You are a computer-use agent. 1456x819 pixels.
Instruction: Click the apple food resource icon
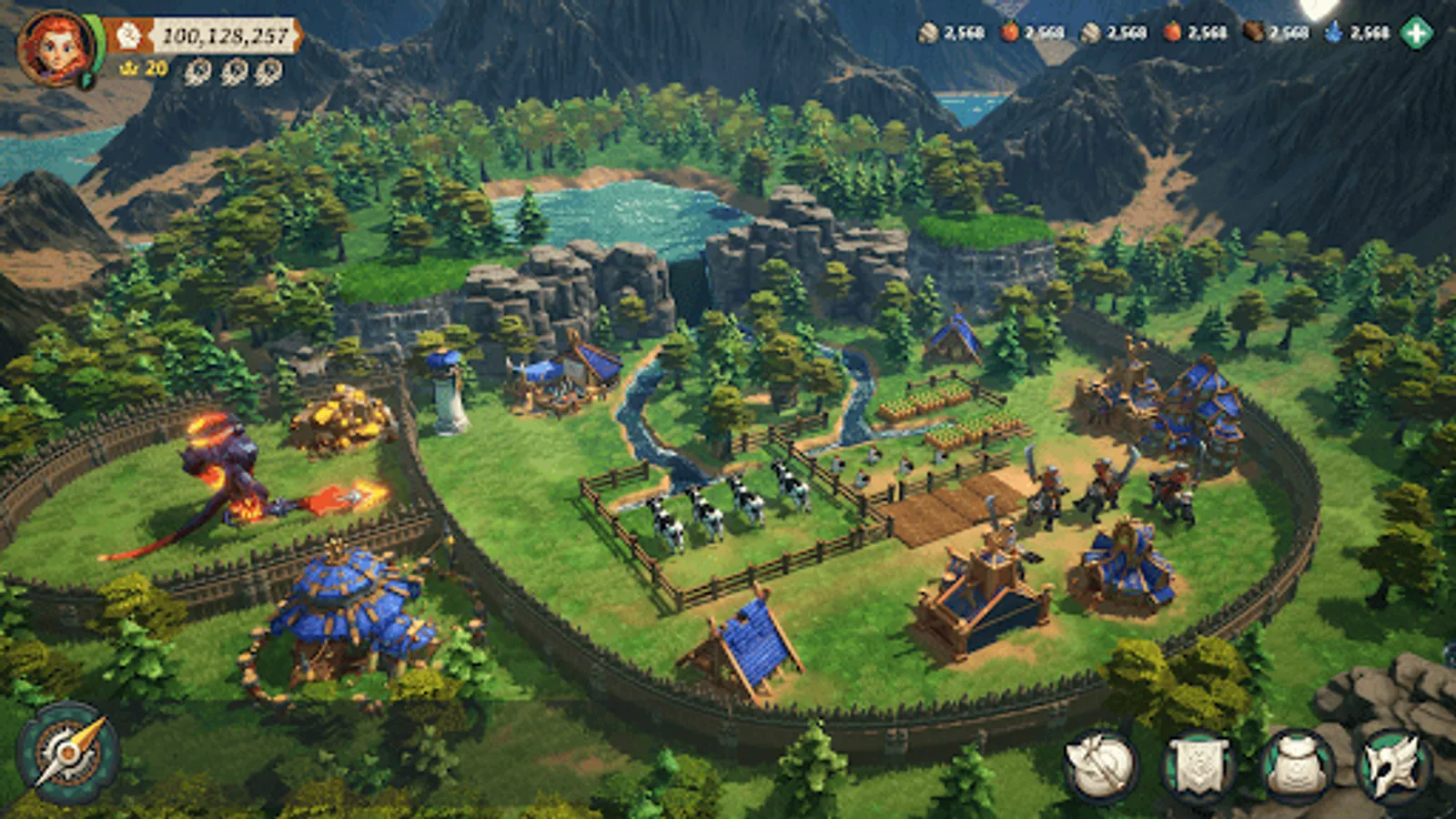coord(1009,34)
